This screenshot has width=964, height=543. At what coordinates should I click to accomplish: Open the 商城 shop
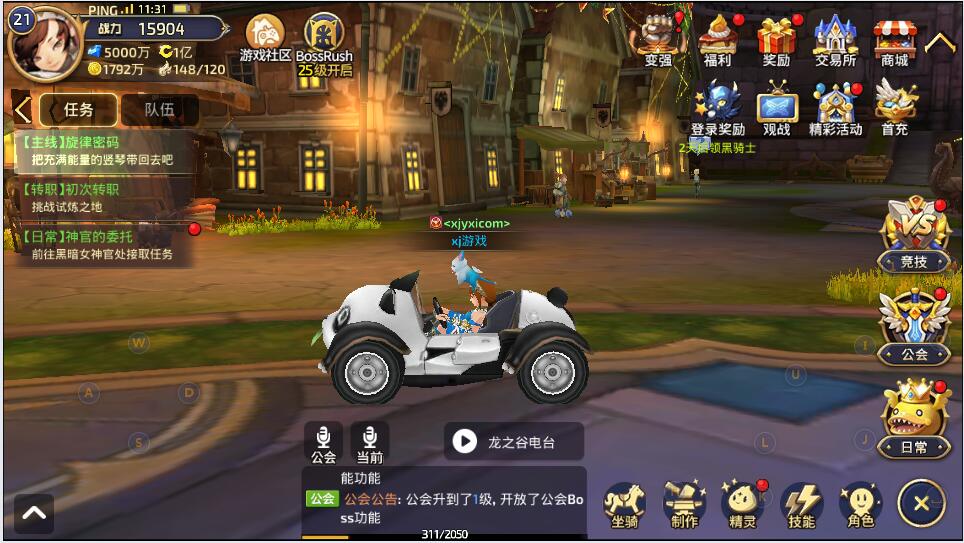[894, 40]
